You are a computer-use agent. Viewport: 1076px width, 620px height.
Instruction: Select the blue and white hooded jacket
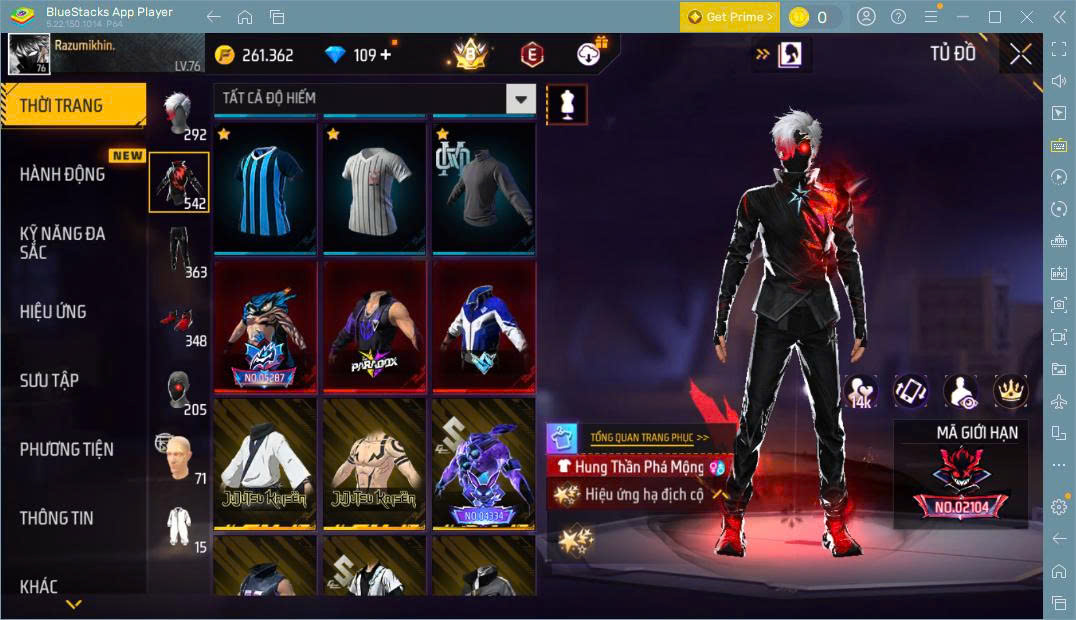[484, 327]
